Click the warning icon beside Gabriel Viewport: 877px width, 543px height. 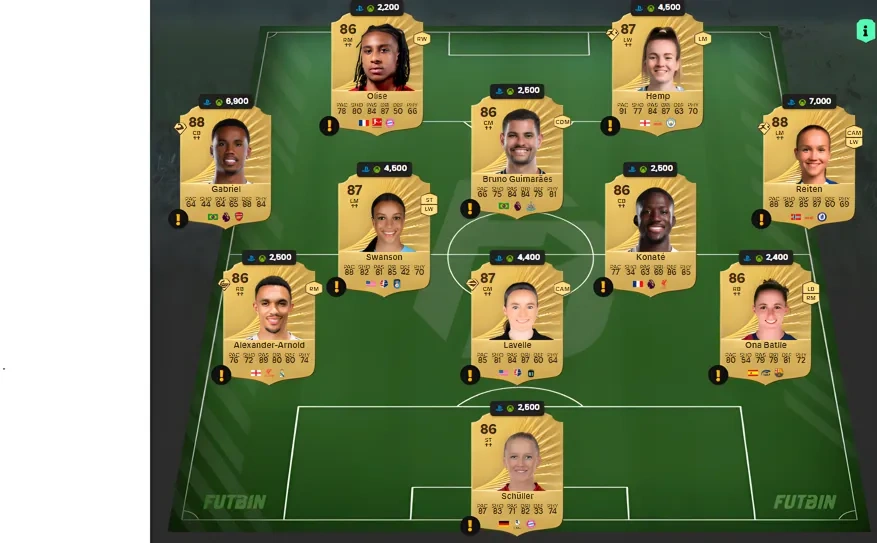click(178, 219)
